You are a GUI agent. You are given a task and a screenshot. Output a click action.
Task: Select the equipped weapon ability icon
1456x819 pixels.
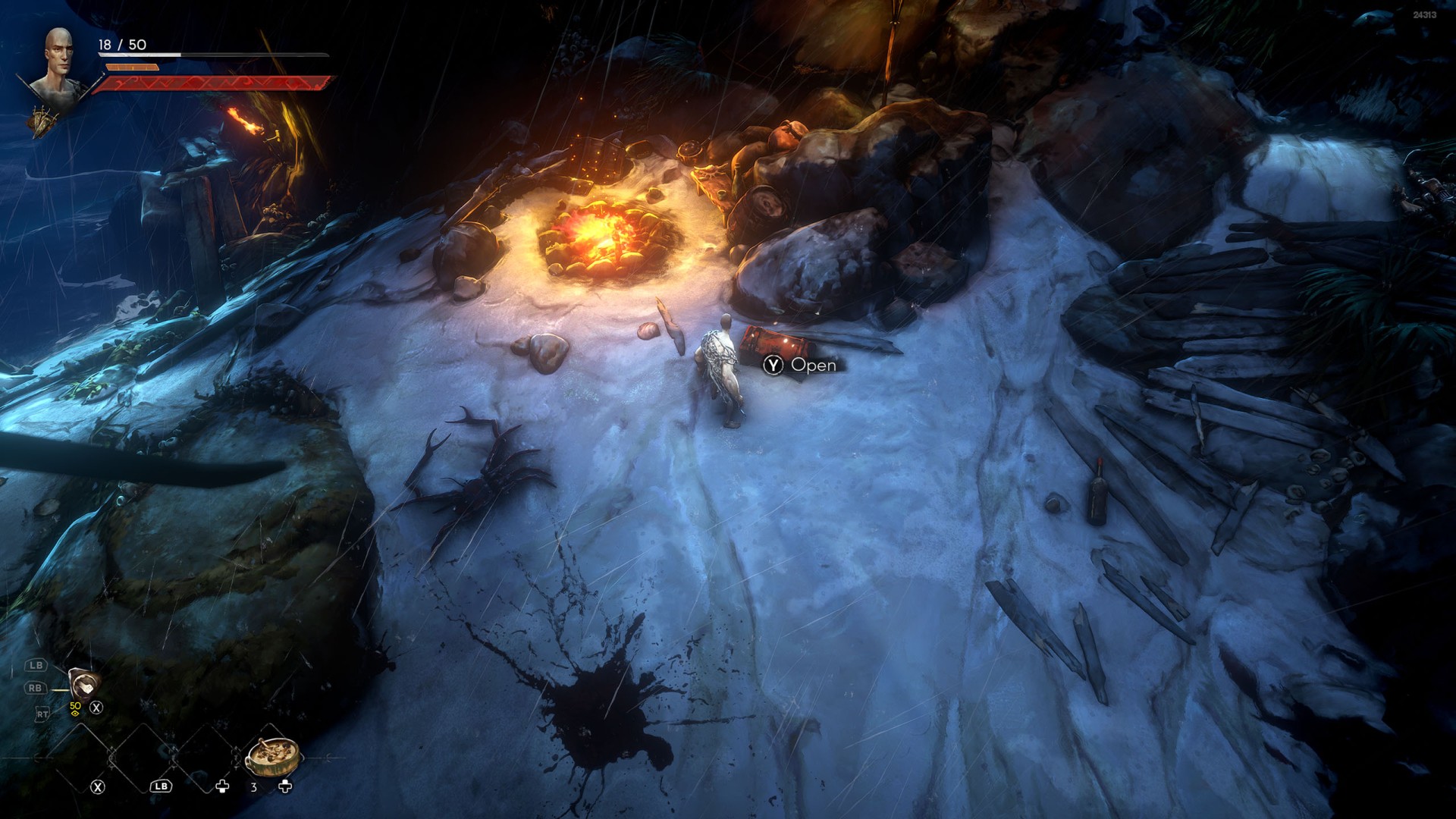tap(83, 682)
